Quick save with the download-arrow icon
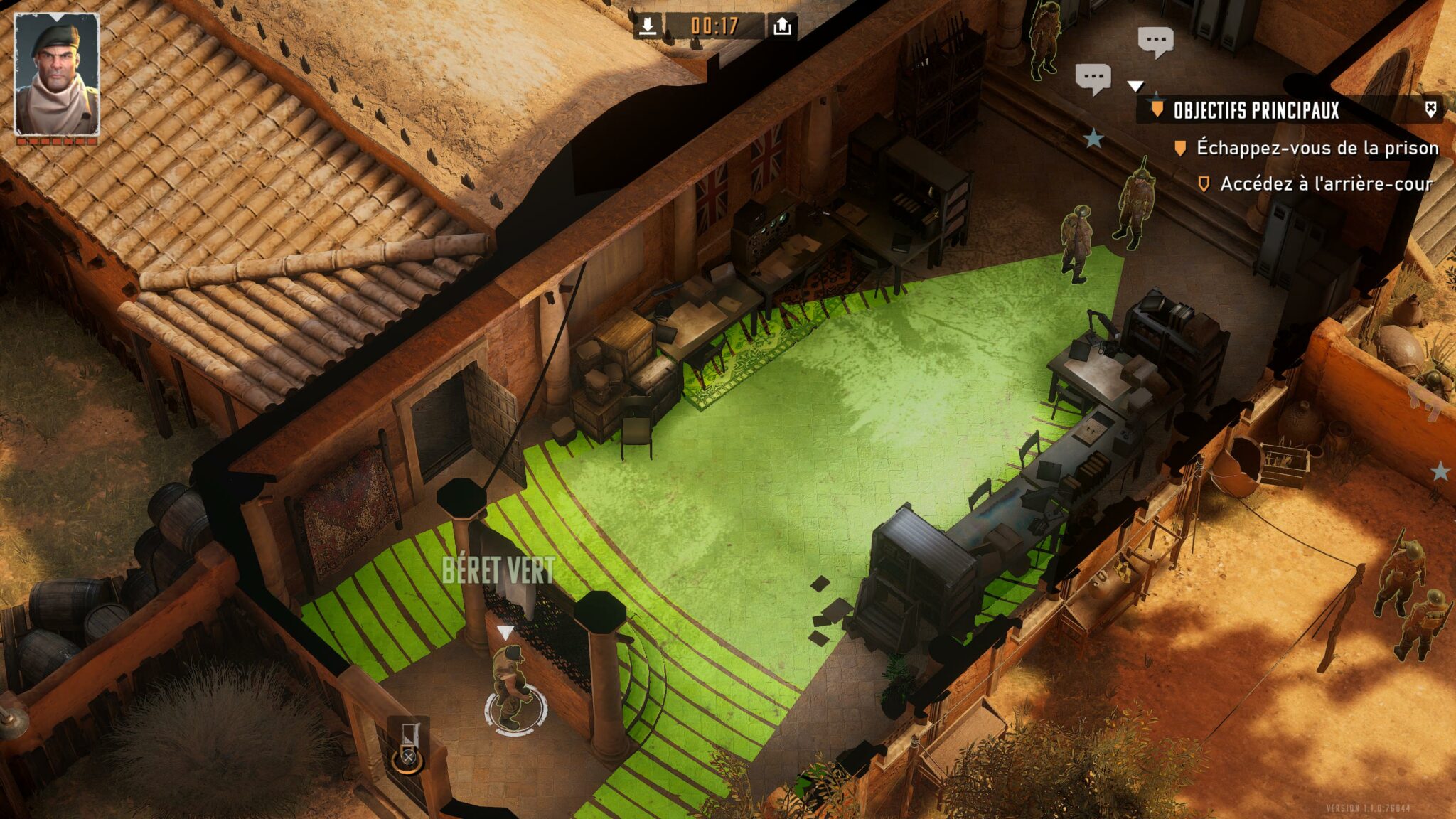Screen dimensions: 1456x819 (x=647, y=26)
